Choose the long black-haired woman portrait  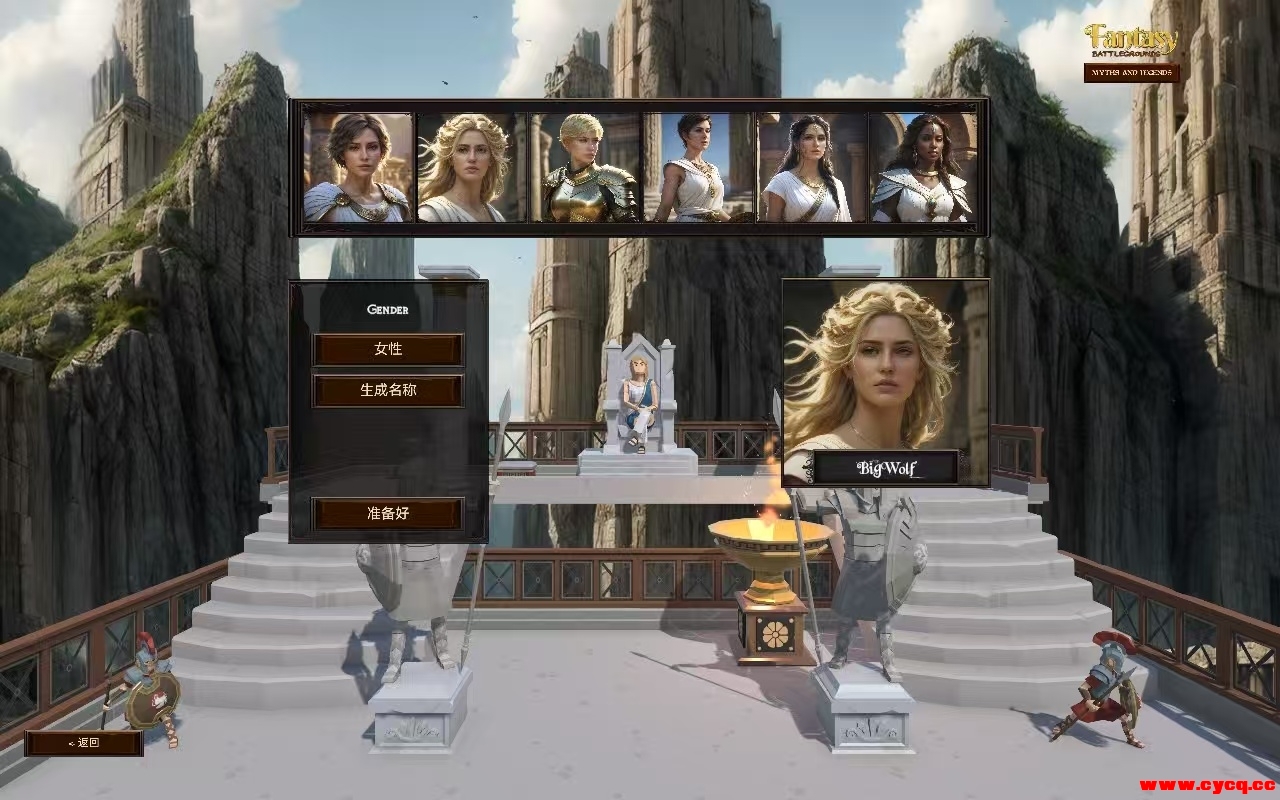pyautogui.click(x=811, y=167)
